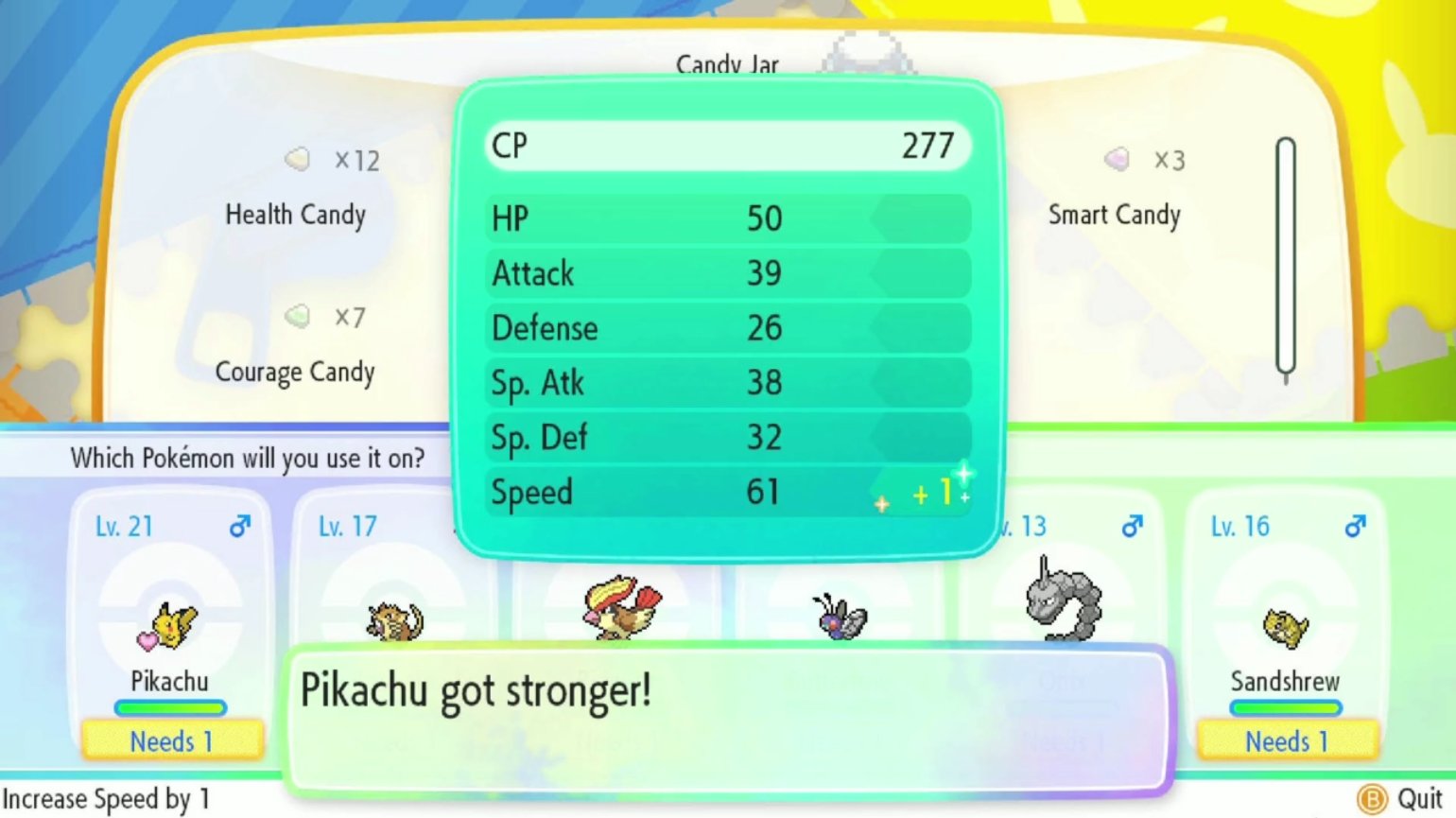Click the Speed stat row showing +1
The height and width of the screenshot is (818, 1456).
[x=728, y=492]
